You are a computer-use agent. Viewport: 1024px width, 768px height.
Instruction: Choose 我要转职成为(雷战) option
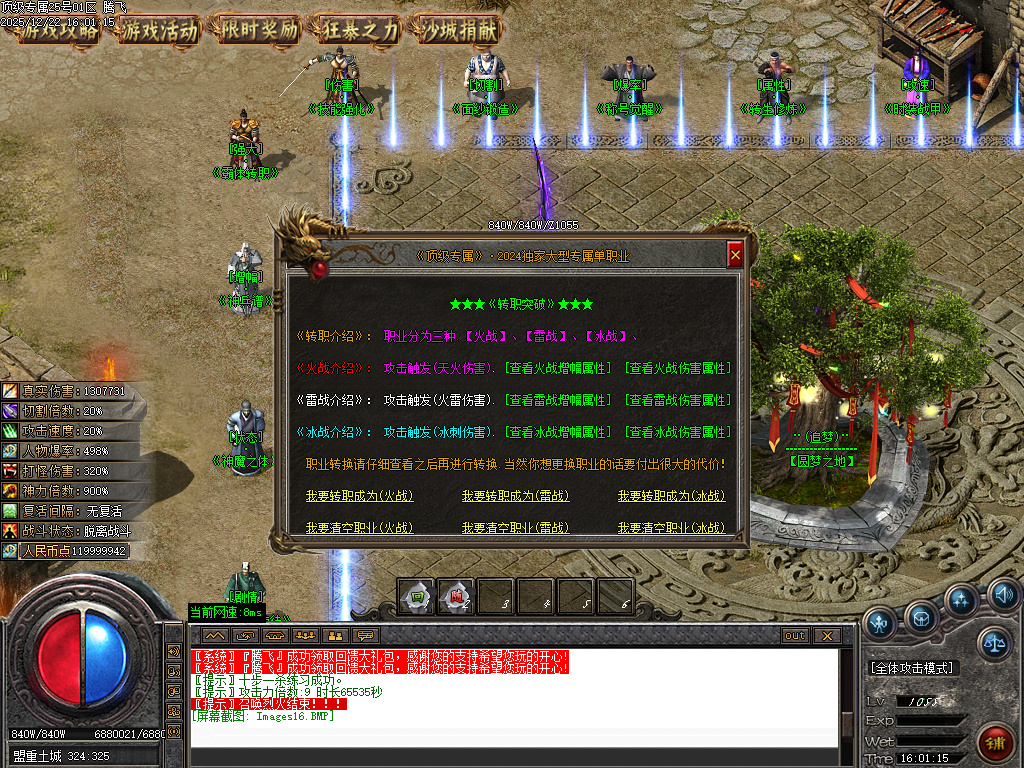(x=514, y=496)
